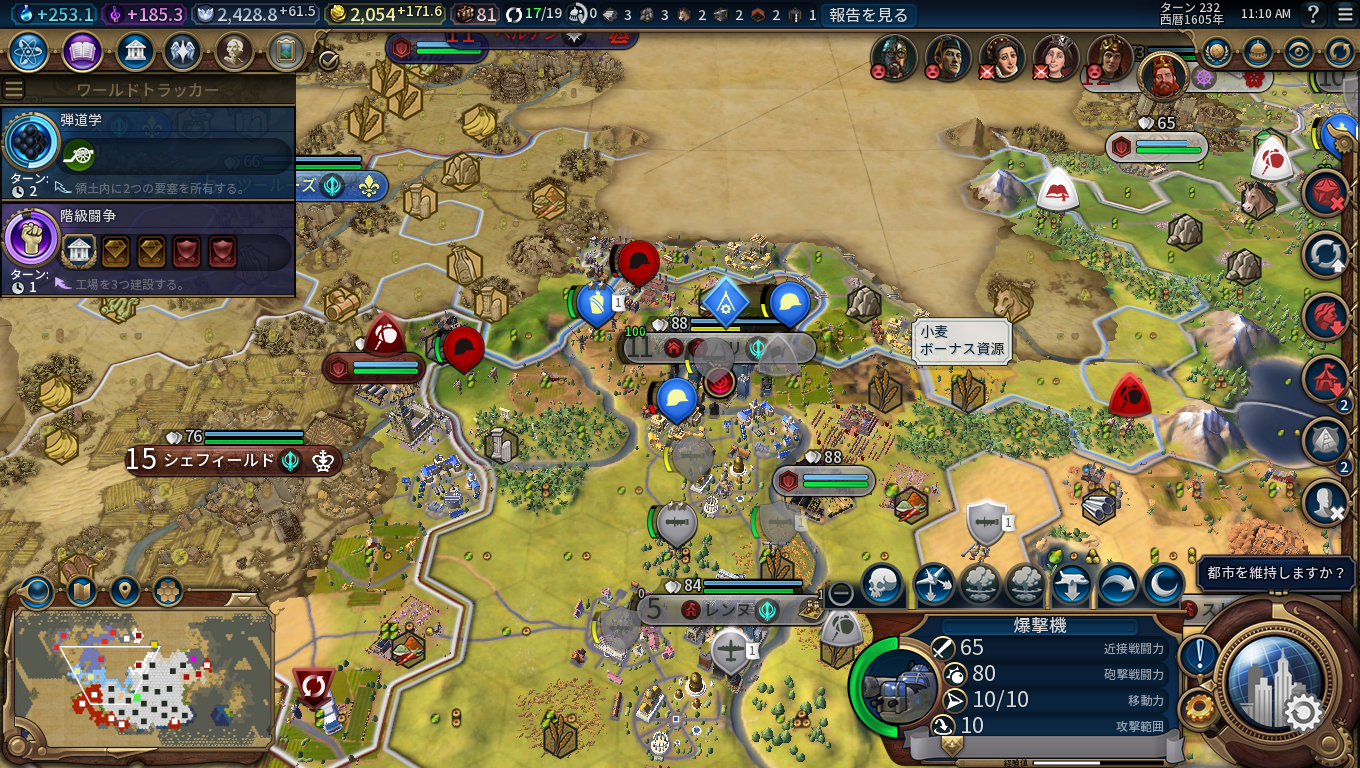Screen dimensions: 1360x768
Task: Click the 報告を見る reports button
Action: pos(868,14)
